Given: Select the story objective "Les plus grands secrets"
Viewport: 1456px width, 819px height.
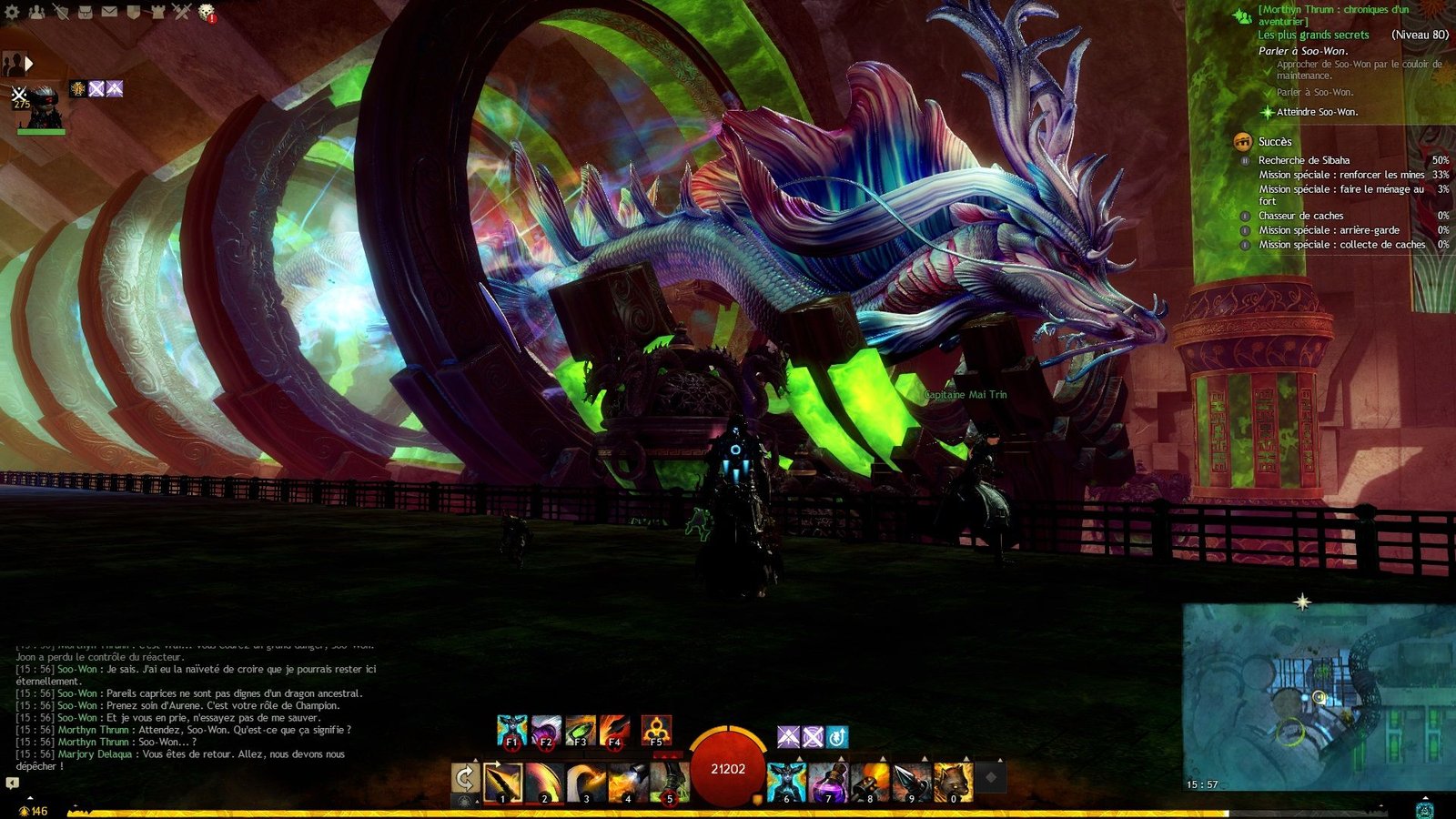Looking at the screenshot, I should 1313,35.
